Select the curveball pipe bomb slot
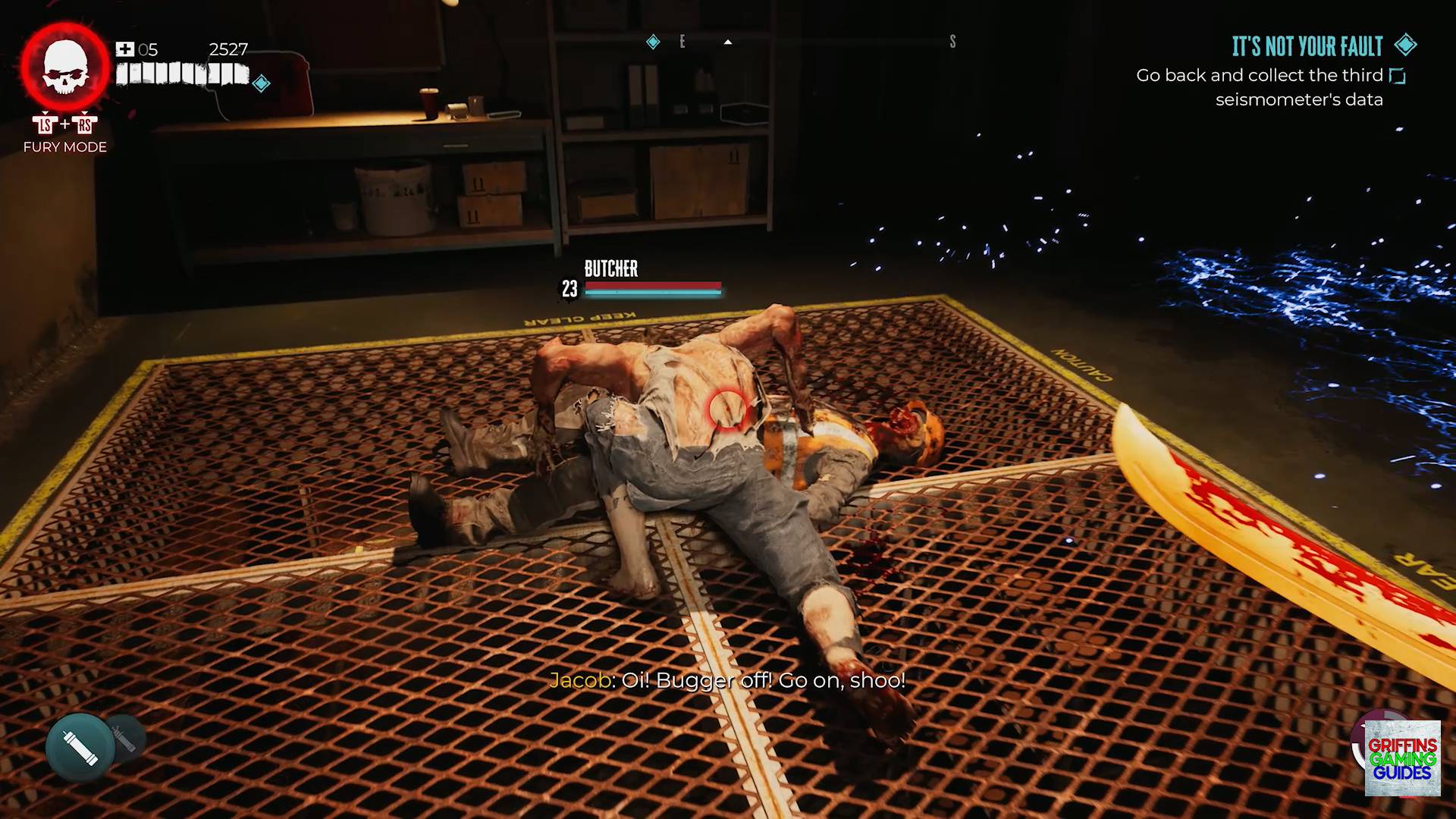1456x819 pixels. (x=80, y=748)
